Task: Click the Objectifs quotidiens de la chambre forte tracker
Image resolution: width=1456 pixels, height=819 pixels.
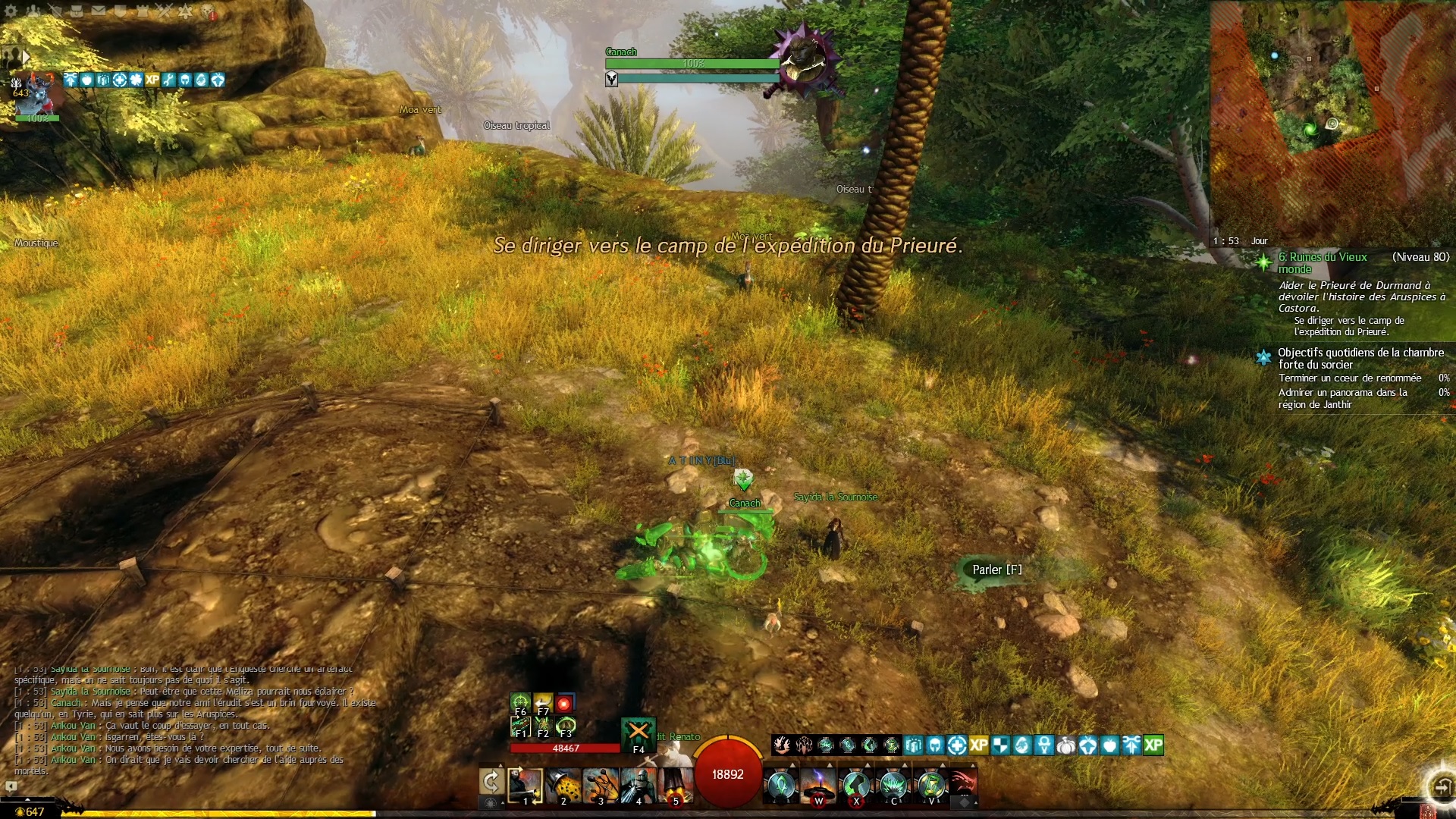Action: tap(1360, 358)
